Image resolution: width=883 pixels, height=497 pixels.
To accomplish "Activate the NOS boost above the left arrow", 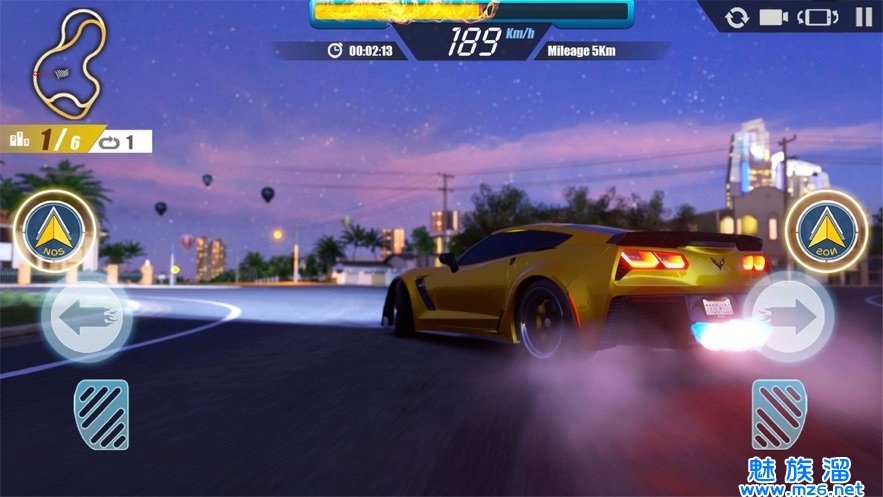I will pos(56,229).
